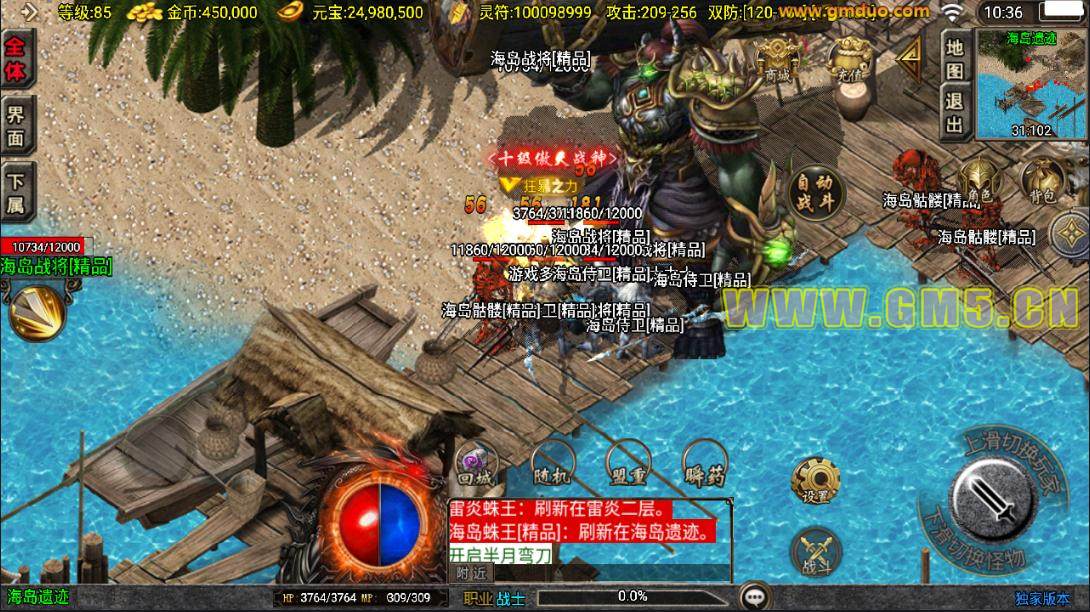Viewport: 1090px width, 612px height.
Task: Open the 角色 character helmet icon
Action: tap(978, 182)
